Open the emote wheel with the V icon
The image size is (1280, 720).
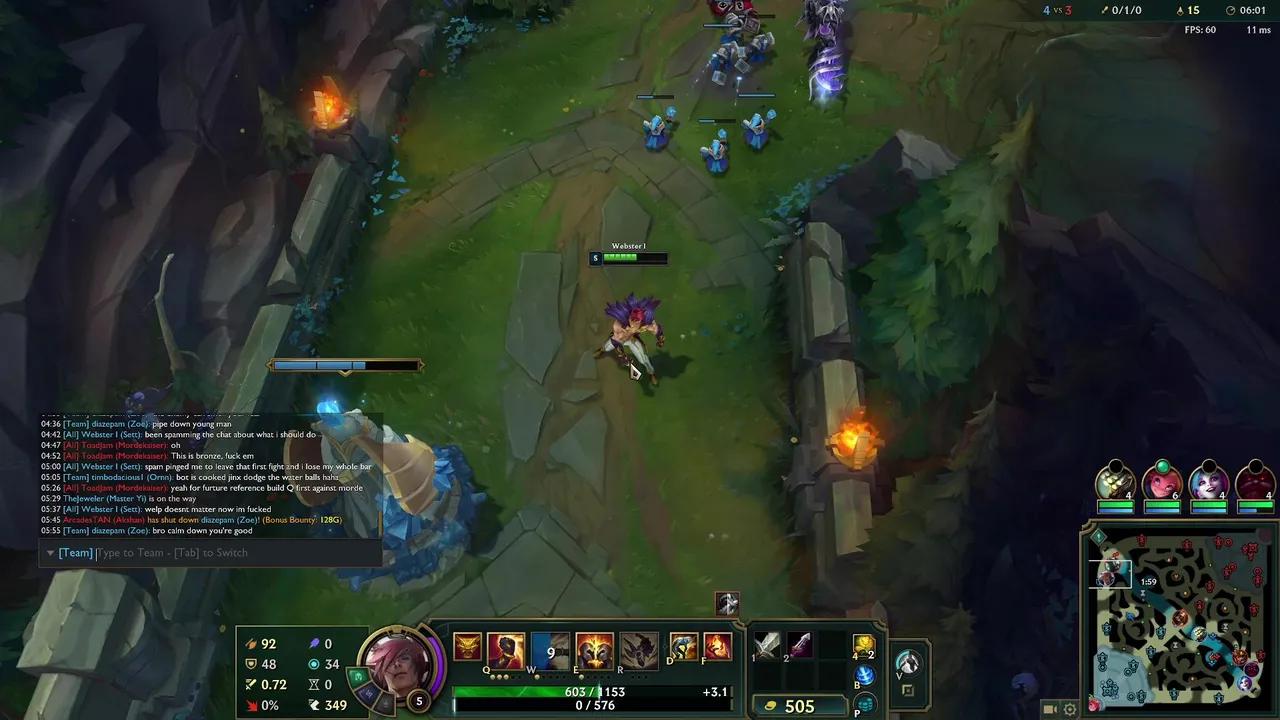pyautogui.click(x=908, y=663)
